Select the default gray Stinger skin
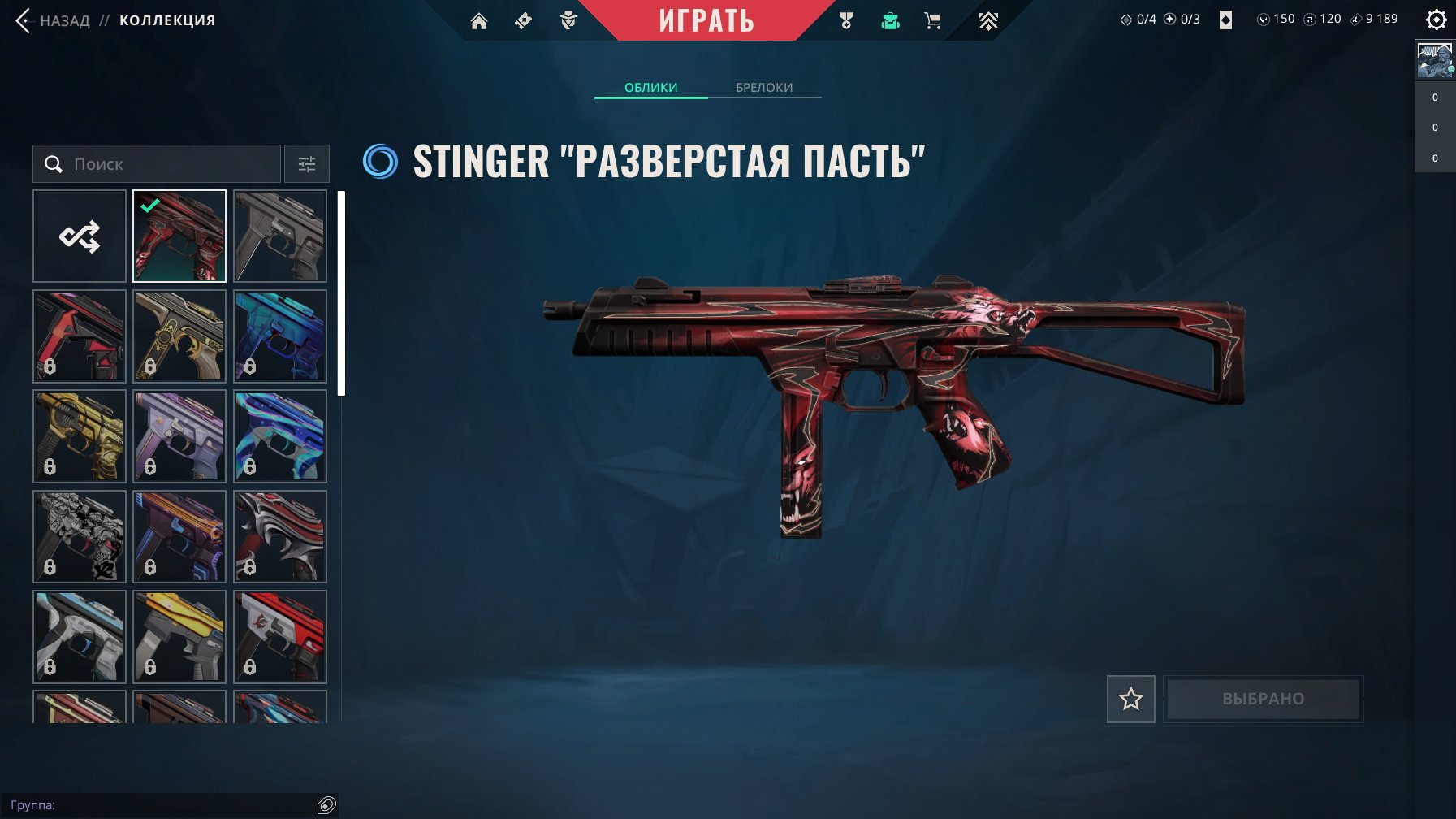The height and width of the screenshot is (819, 1456). [x=280, y=236]
